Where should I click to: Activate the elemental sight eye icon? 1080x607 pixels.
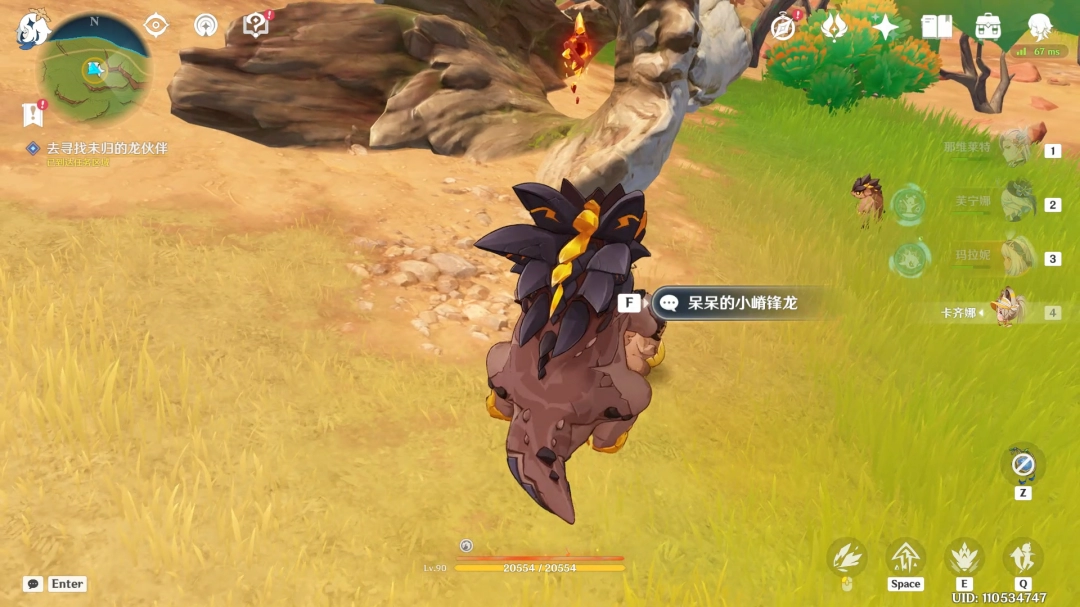coord(156,25)
